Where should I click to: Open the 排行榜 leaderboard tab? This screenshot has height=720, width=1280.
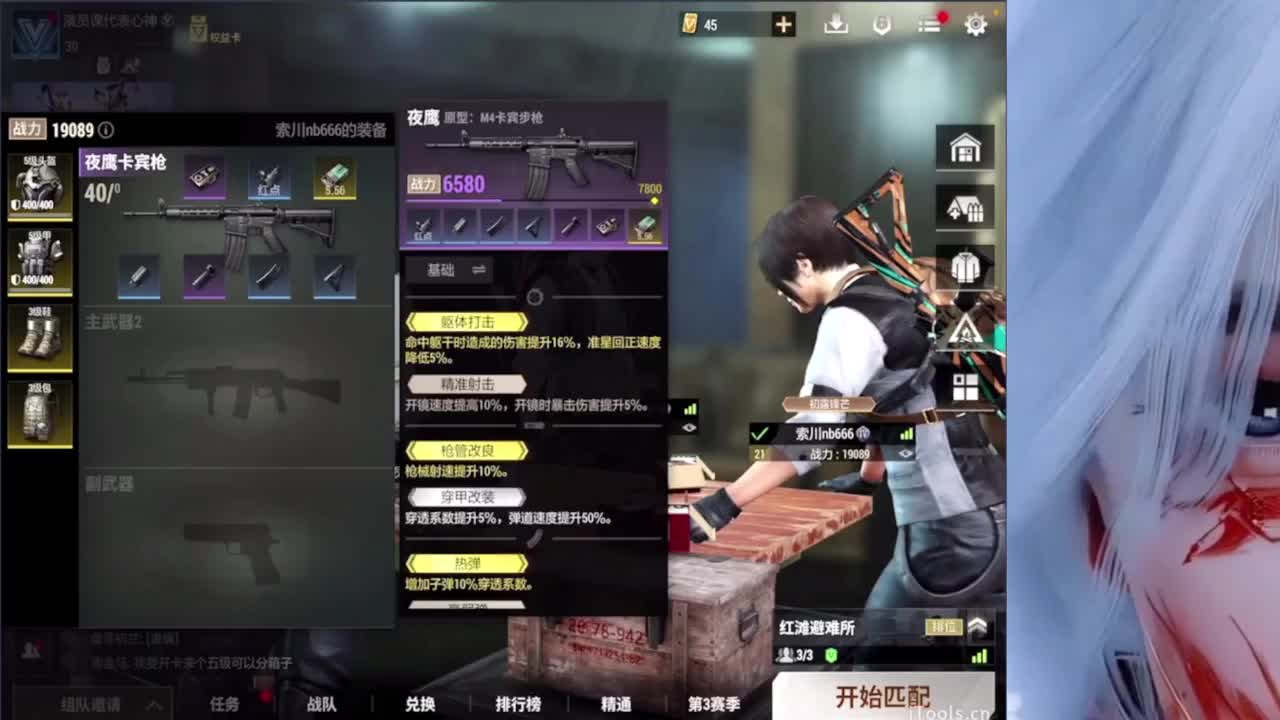coord(520,705)
